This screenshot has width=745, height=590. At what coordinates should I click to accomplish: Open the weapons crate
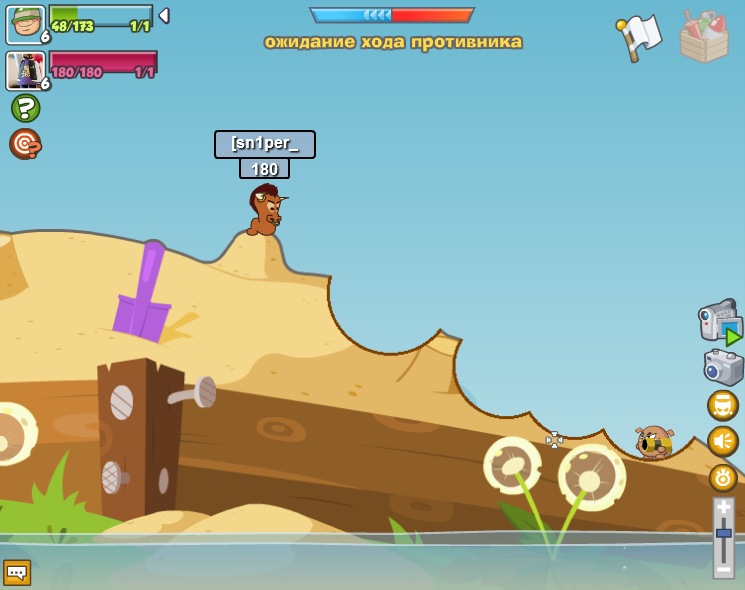(x=704, y=36)
